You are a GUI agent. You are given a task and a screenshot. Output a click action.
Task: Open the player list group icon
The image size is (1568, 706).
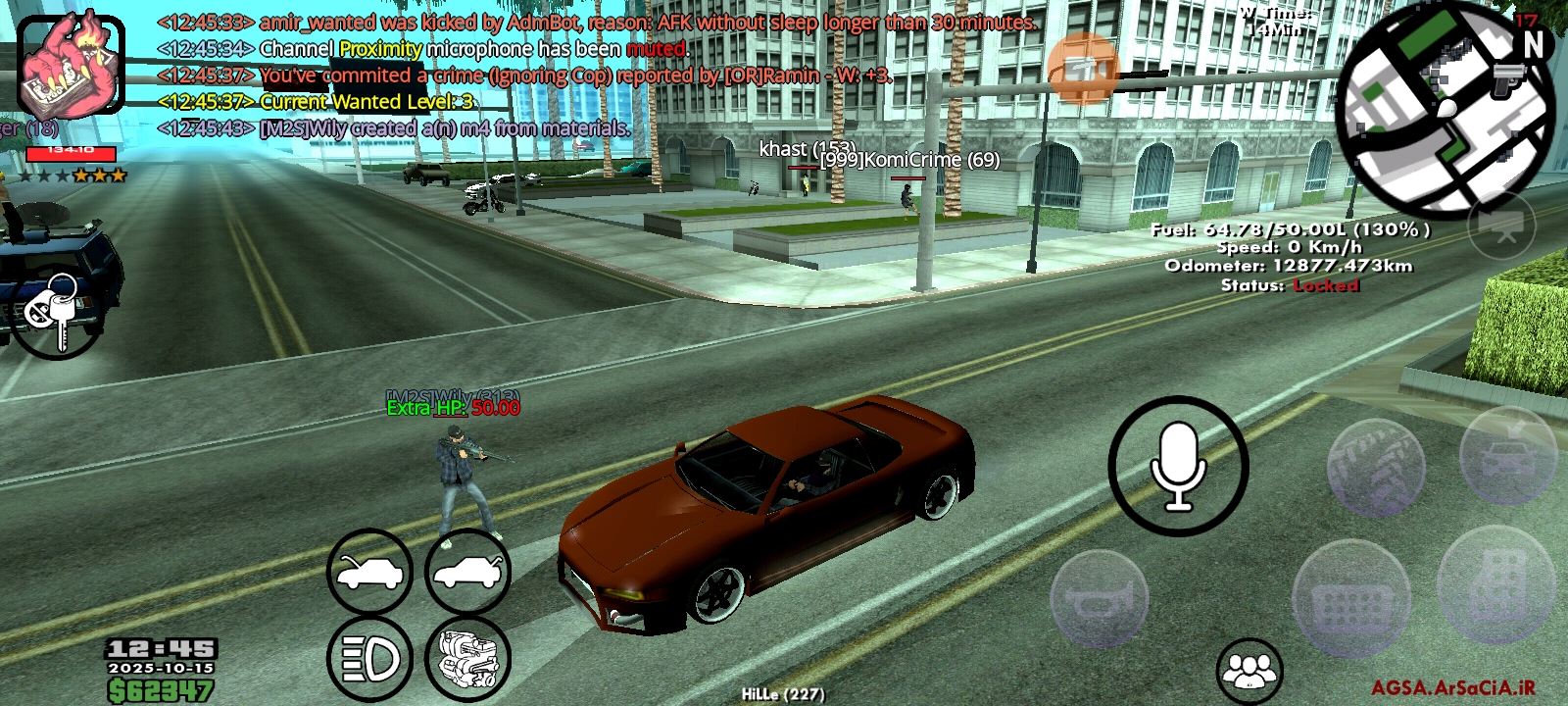(1249, 671)
